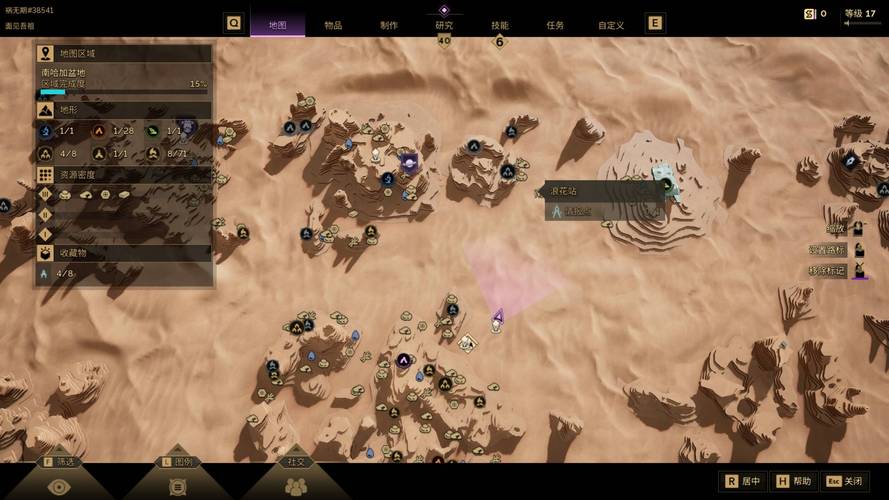
Task: Close the map with 关闭 button
Action: (x=846, y=481)
